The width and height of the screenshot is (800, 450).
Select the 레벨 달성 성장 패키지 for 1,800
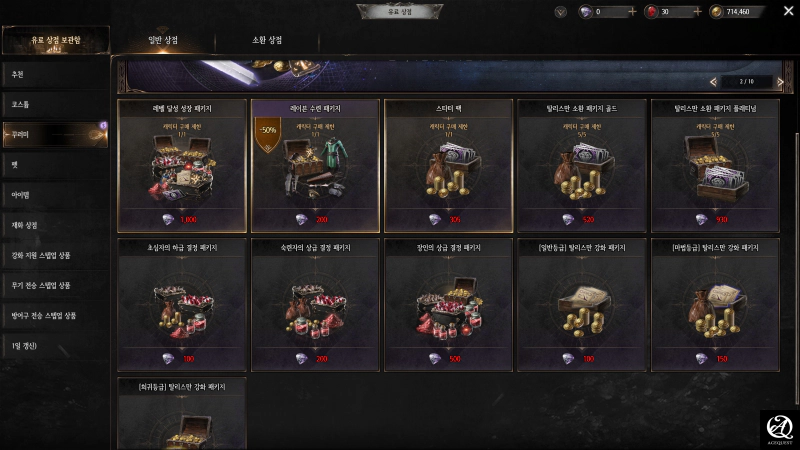pos(183,165)
